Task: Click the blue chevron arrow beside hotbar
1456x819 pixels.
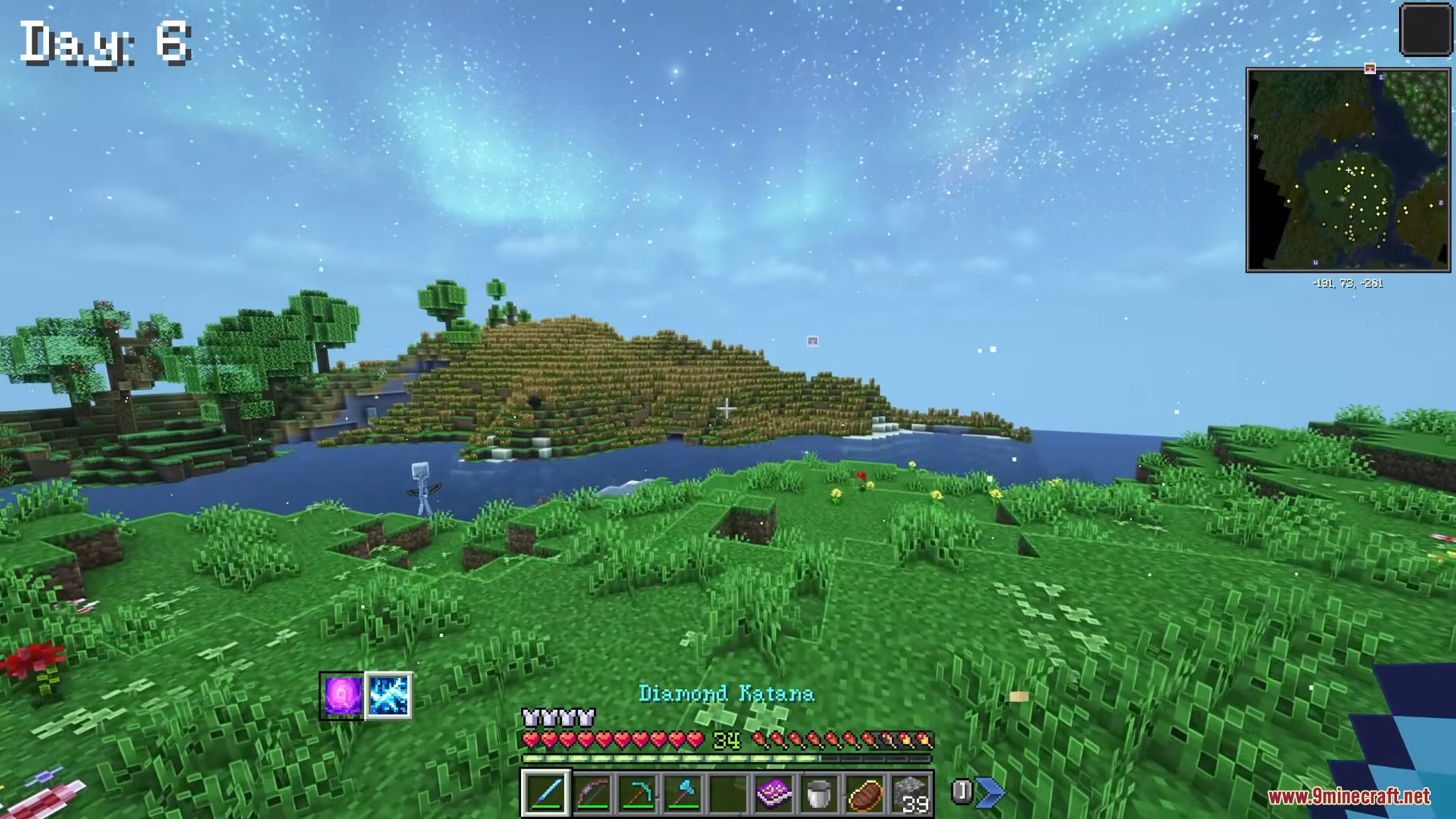Action: [990, 791]
